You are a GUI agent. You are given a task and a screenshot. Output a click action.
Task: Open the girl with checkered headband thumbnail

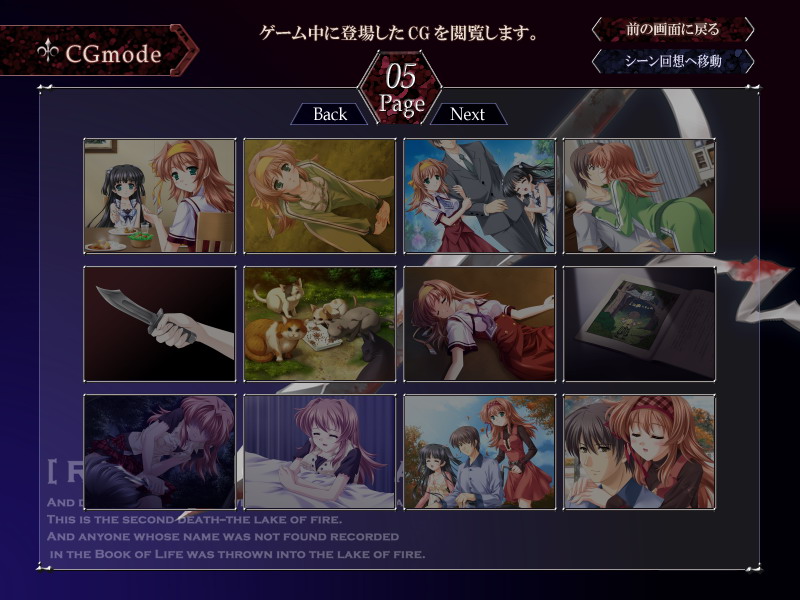click(x=640, y=452)
